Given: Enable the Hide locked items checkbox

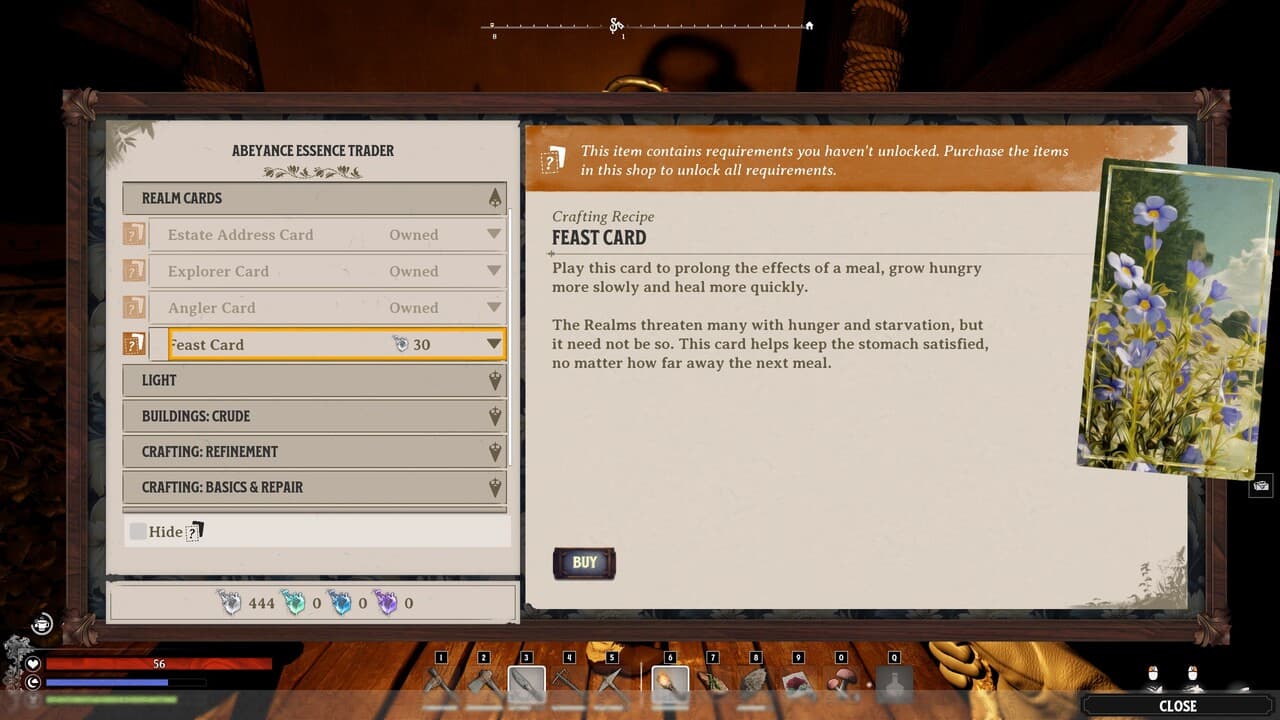Looking at the screenshot, I should [x=138, y=531].
